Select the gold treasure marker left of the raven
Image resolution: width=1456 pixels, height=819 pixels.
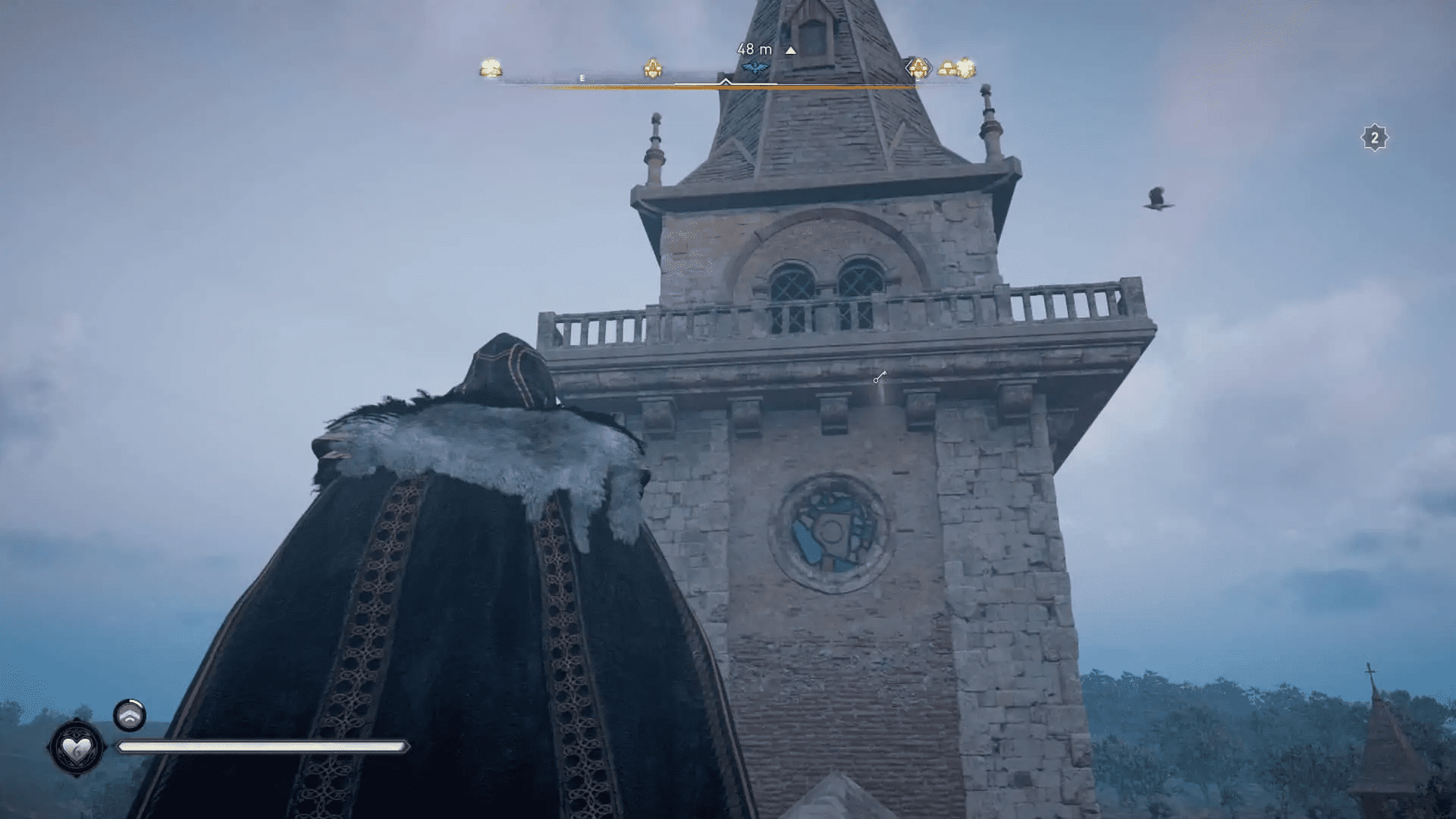click(x=653, y=68)
